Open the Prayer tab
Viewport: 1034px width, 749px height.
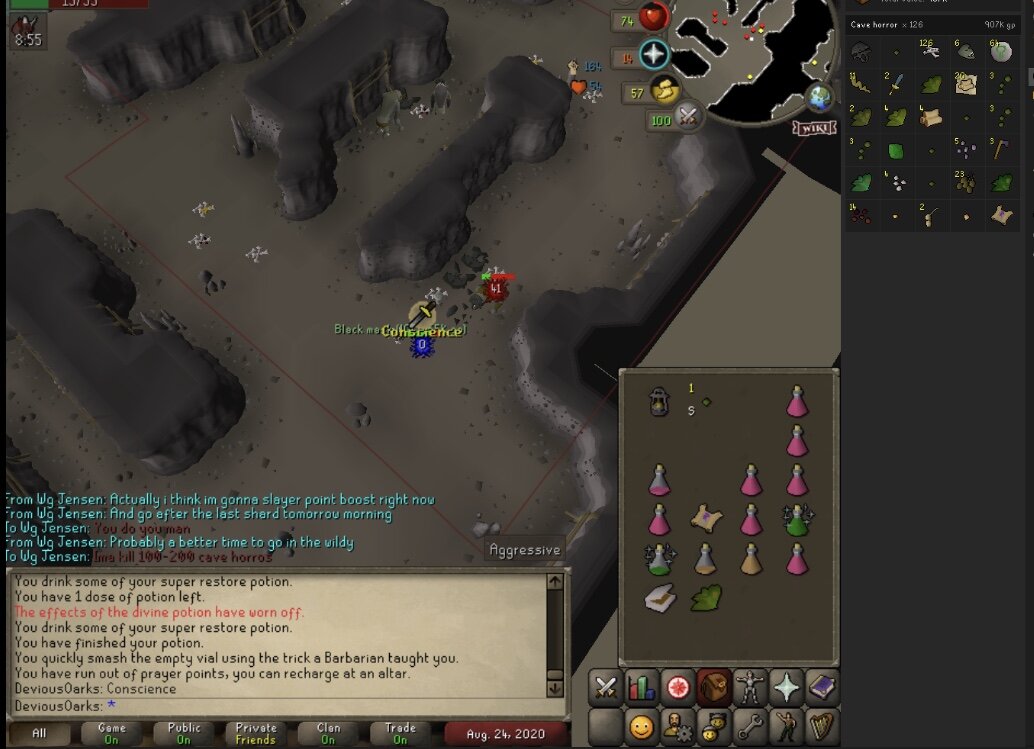[x=786, y=687]
